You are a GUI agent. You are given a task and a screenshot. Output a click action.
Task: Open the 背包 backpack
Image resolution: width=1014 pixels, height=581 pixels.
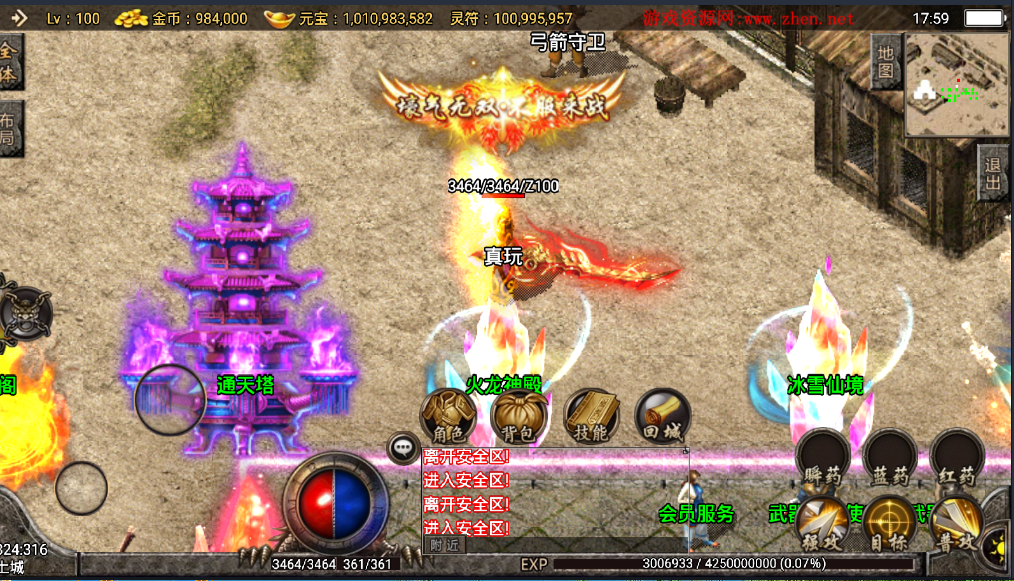coord(518,416)
